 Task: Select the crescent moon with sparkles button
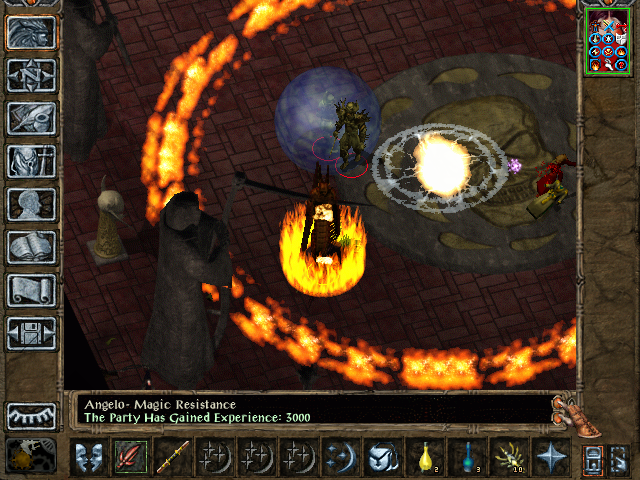click(x=340, y=457)
